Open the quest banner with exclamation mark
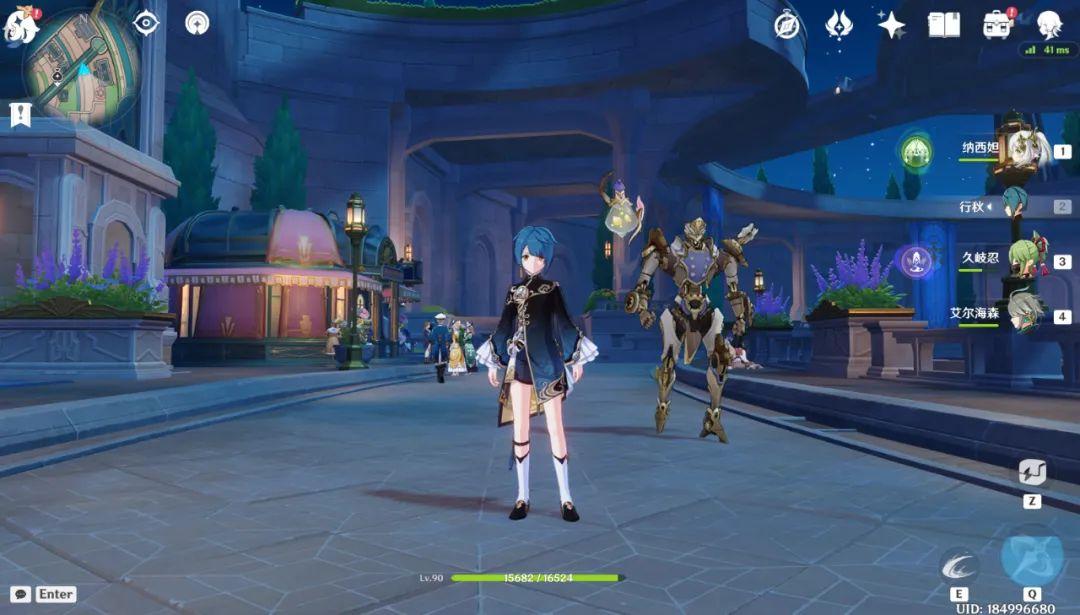Image resolution: width=1080 pixels, height=615 pixels. pos(20,114)
